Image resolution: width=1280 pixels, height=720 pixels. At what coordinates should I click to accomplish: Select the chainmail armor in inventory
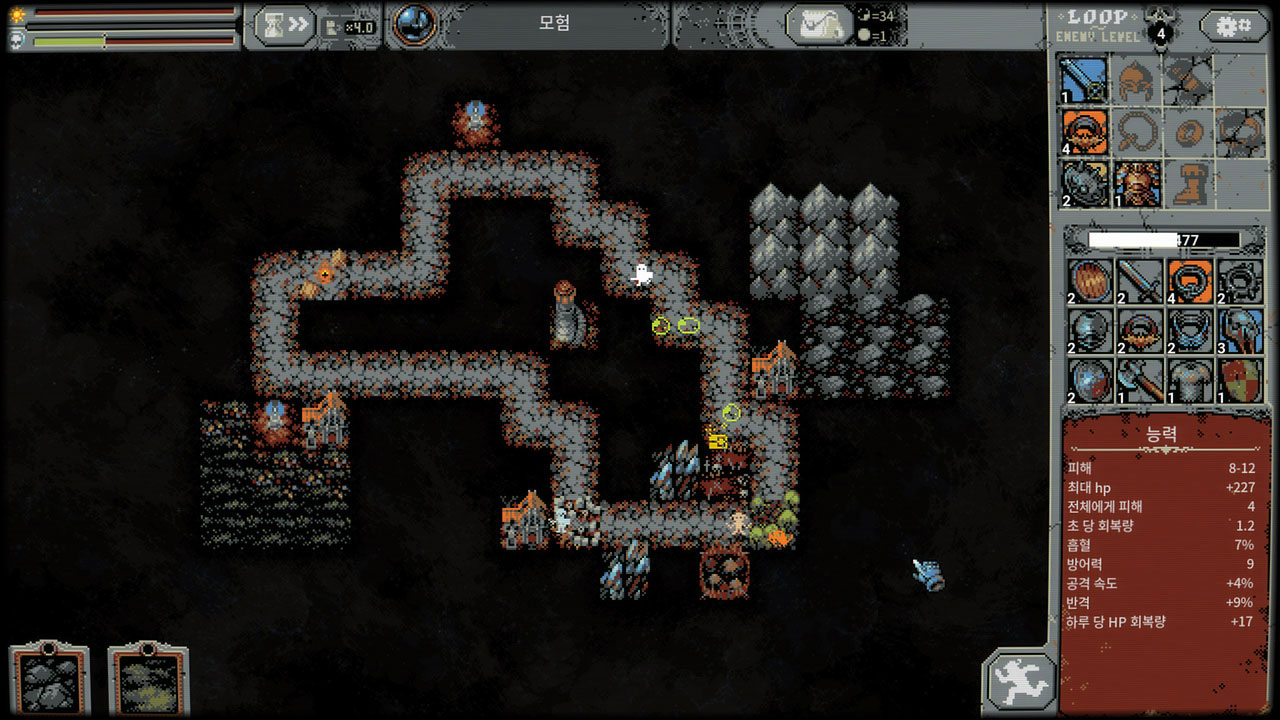point(1190,380)
